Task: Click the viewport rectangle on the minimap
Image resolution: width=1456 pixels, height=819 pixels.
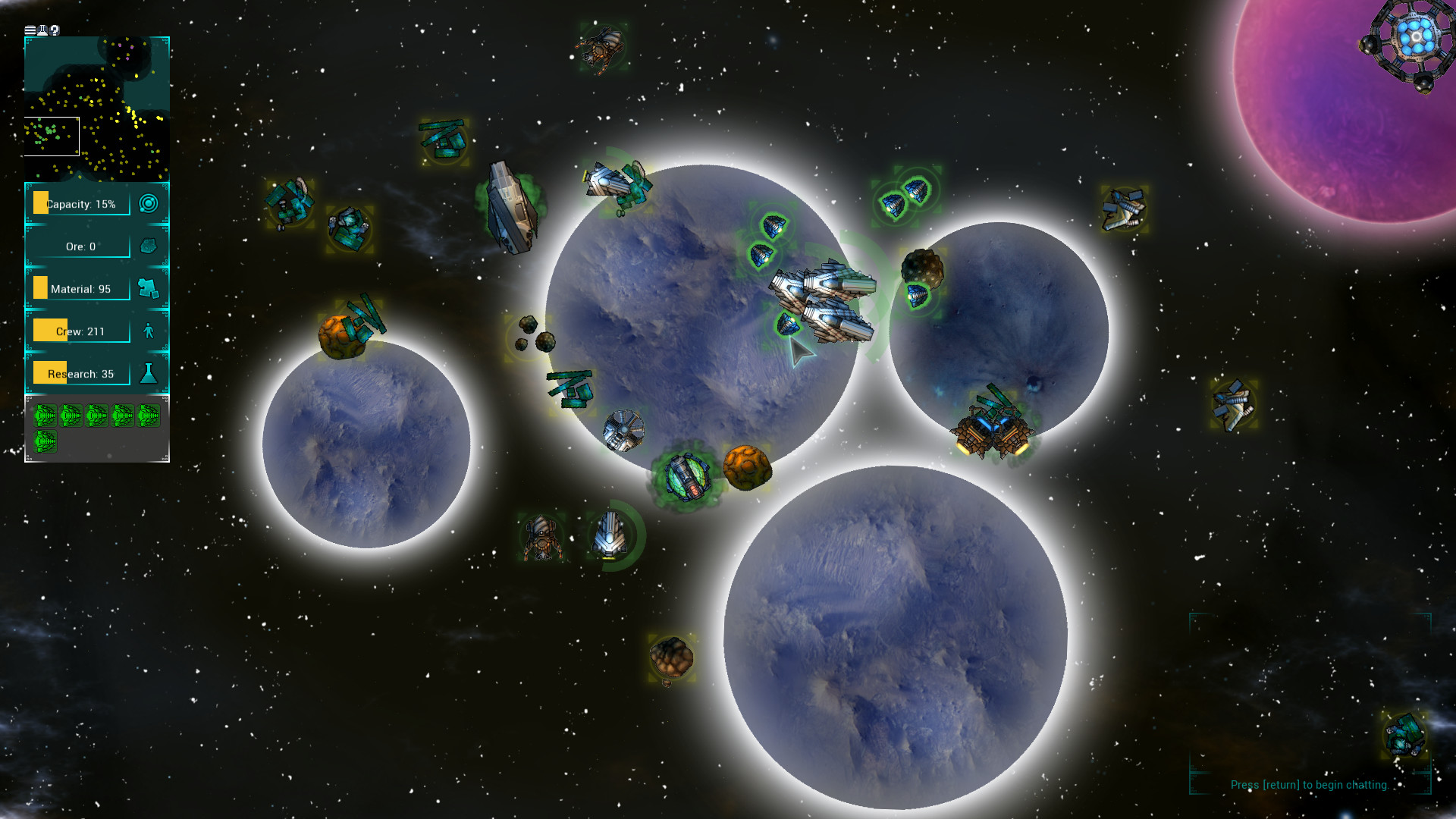Action: [52, 136]
